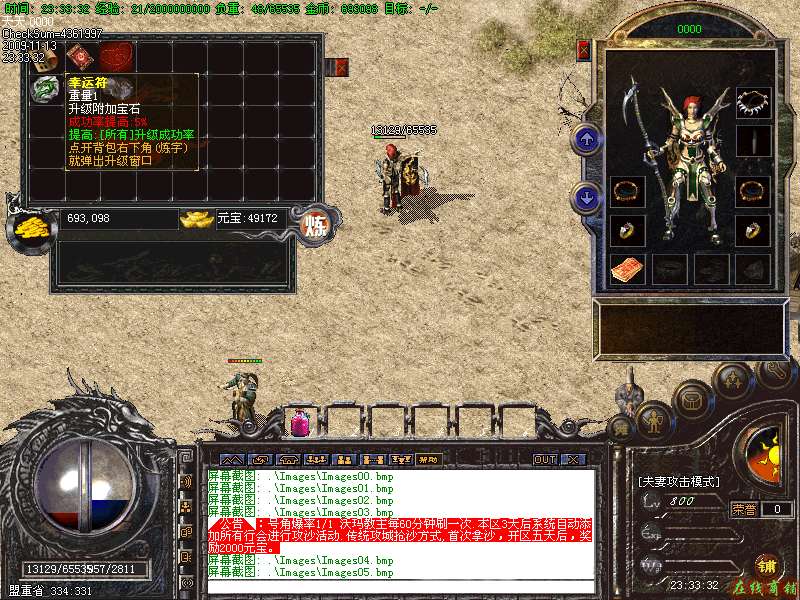Select the red charm book equipment slot
This screenshot has height=600, width=800.
[626, 268]
